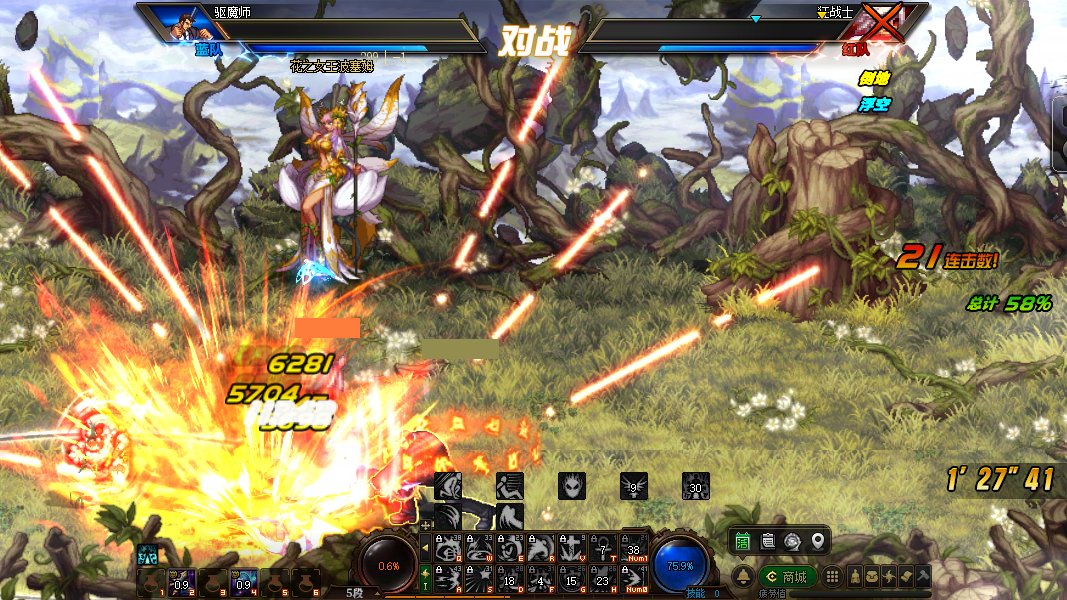This screenshot has height=600, width=1067.
Task: Use the item in quick slot 2
Action: point(180,583)
